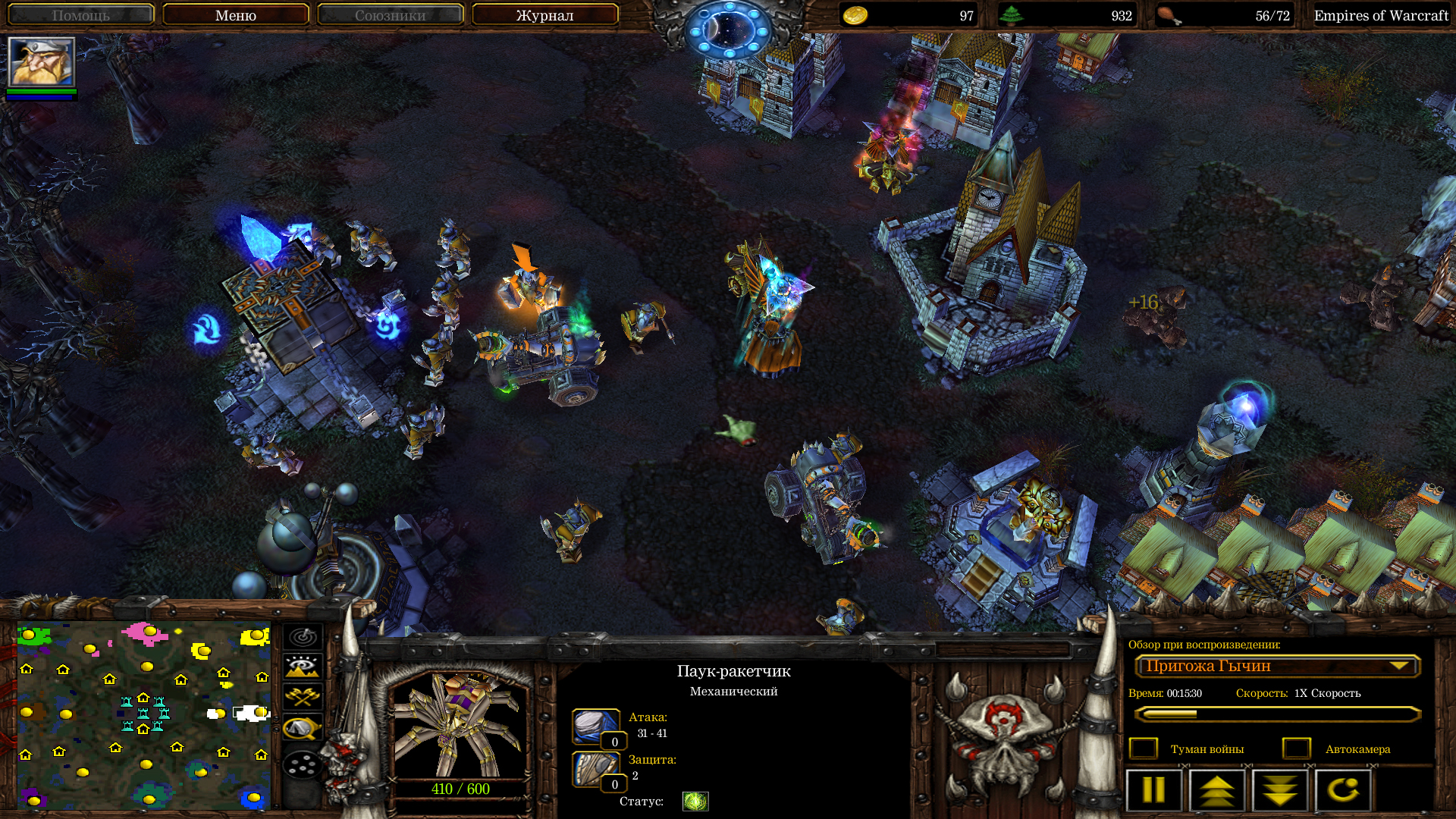Enable the Автокамера checkbox
This screenshot has width=1456, height=819.
pos(1297,748)
